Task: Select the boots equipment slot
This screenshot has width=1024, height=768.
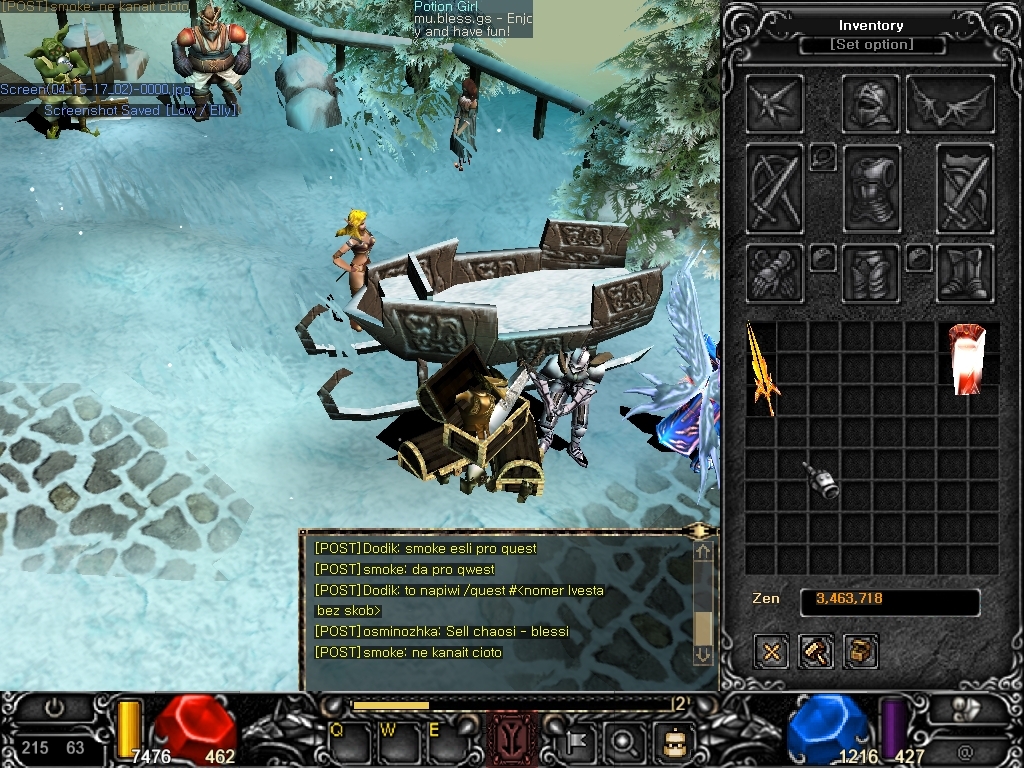Action: point(965,273)
